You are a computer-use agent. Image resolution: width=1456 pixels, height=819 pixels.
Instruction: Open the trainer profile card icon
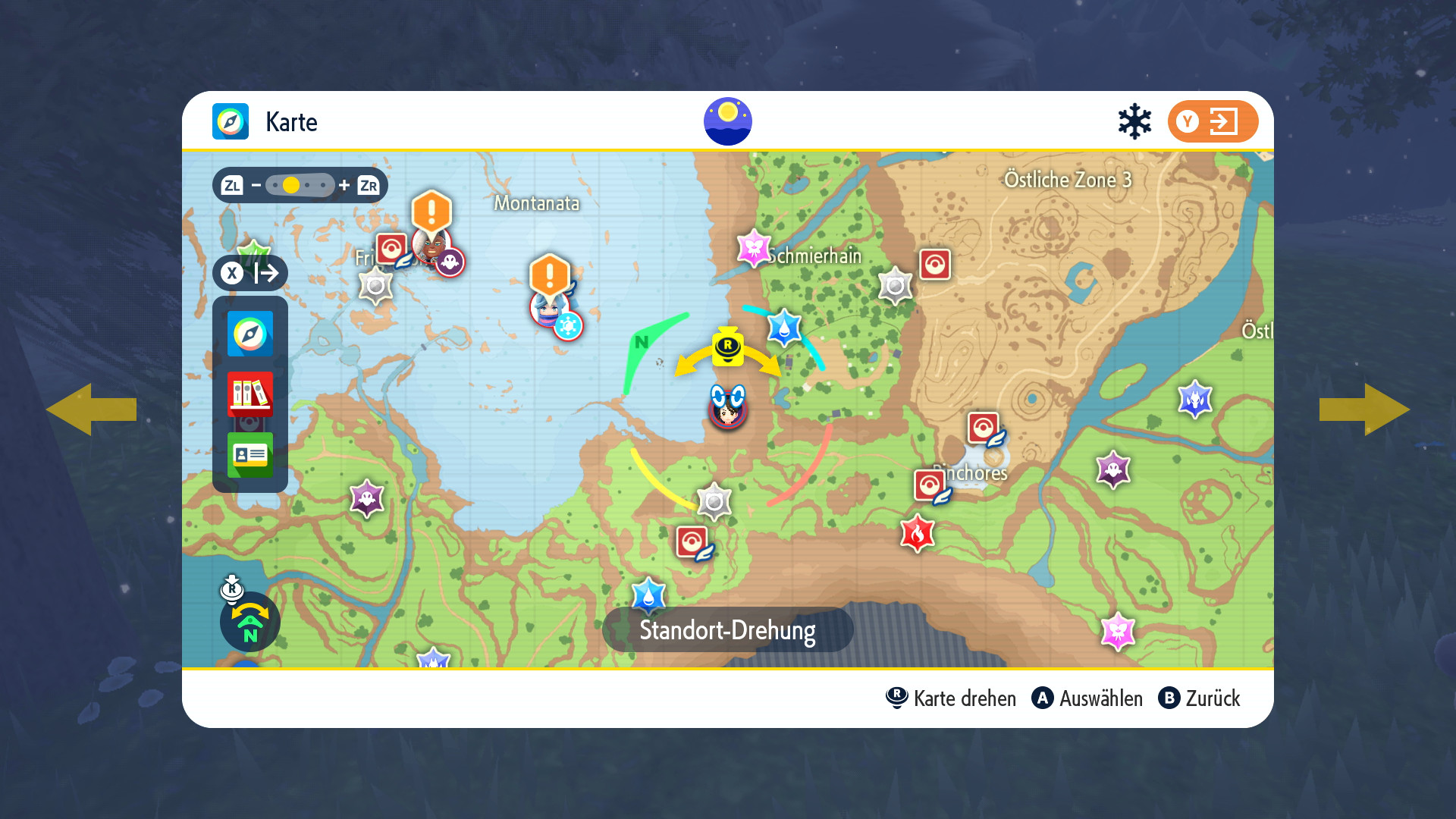point(250,454)
